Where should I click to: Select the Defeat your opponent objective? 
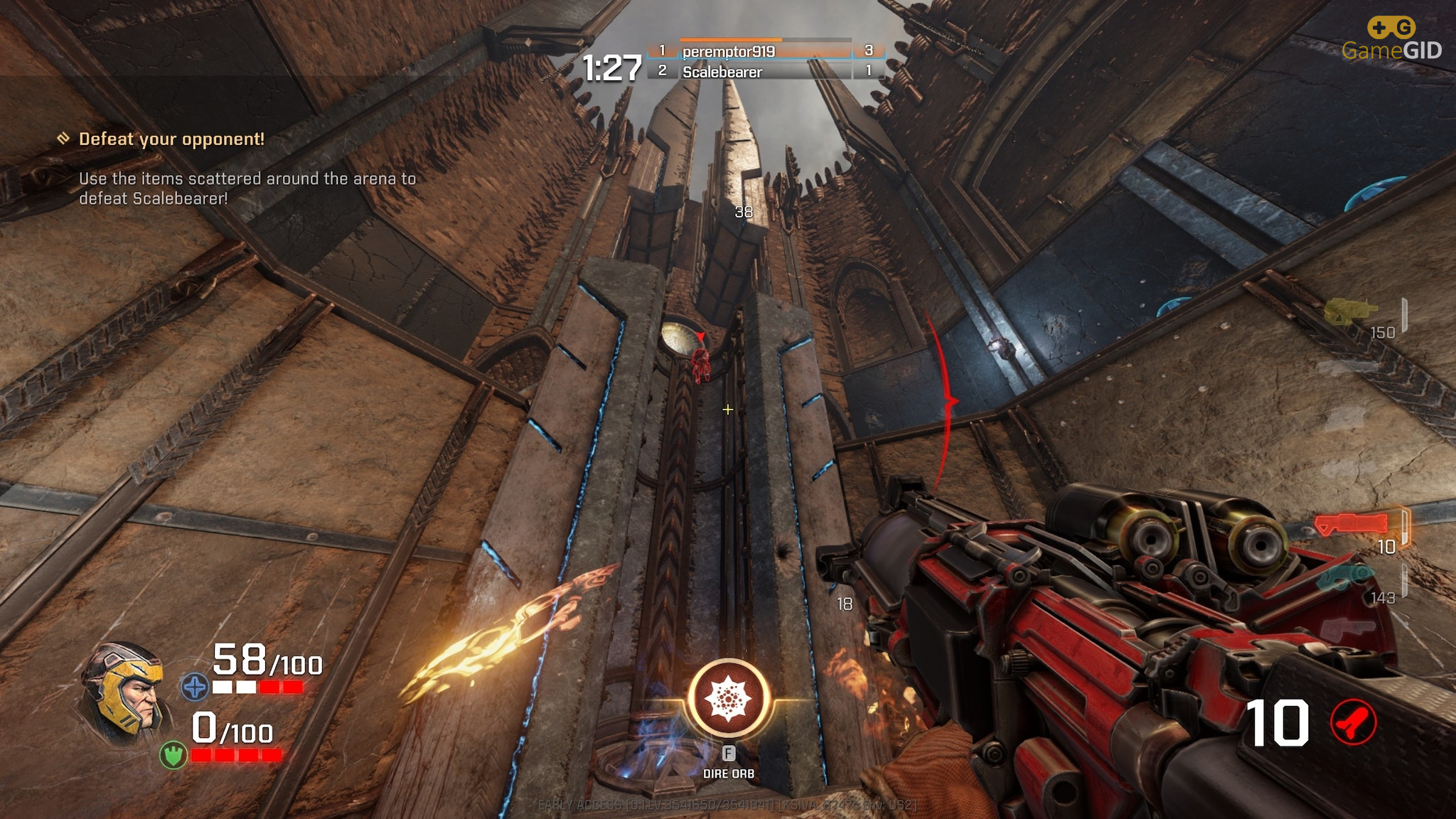point(171,139)
